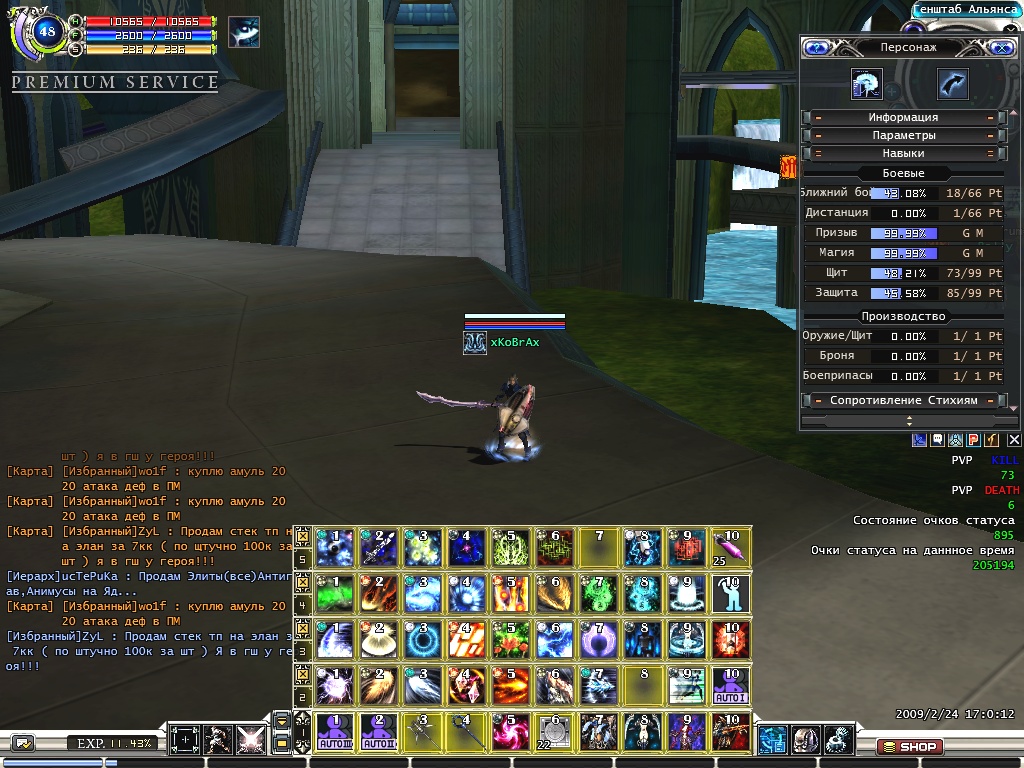Image resolution: width=1024 pixels, height=768 pixels.
Task: Open the chat toggle button at bottom-left
Action: 22,743
